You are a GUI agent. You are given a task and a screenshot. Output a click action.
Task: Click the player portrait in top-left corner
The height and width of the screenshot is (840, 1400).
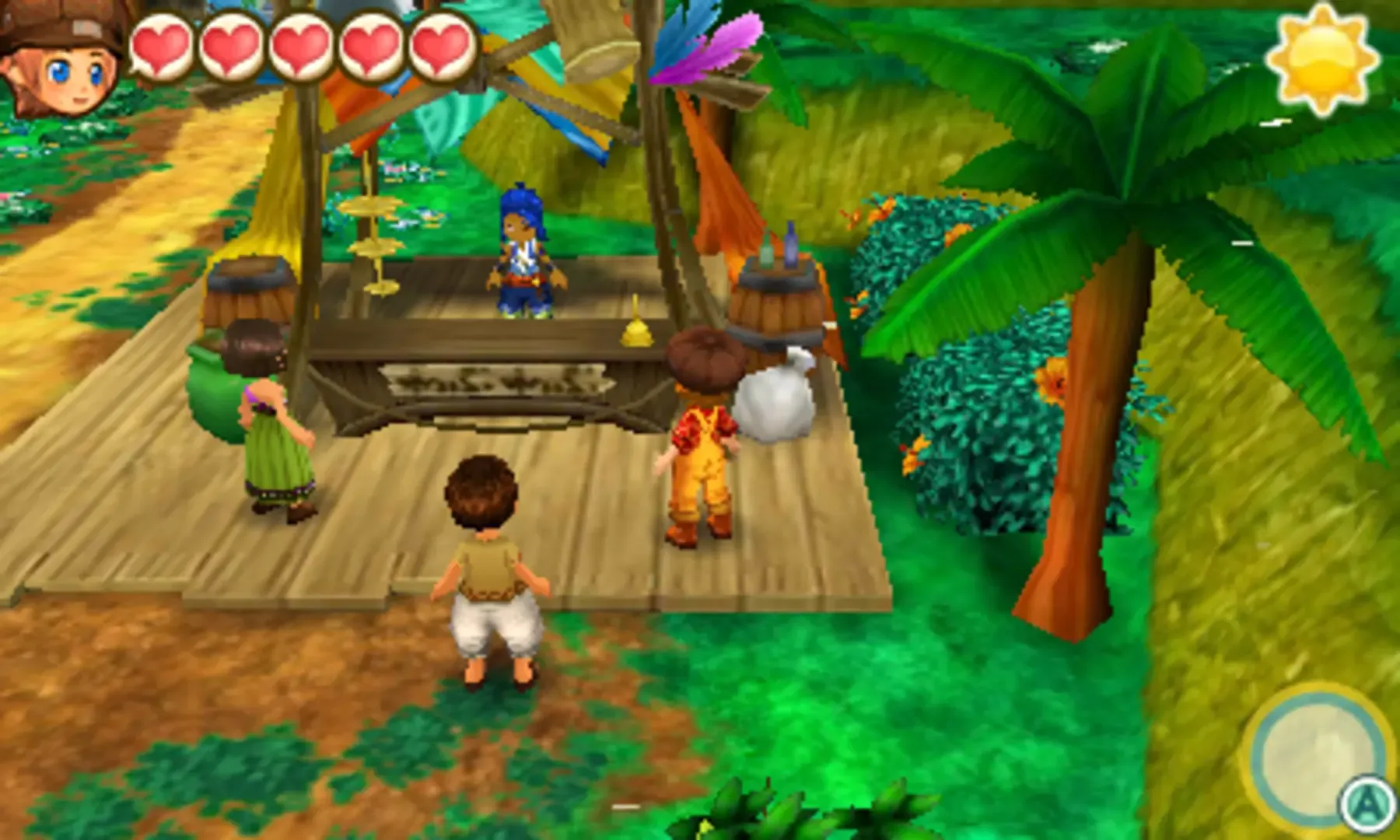point(58,58)
